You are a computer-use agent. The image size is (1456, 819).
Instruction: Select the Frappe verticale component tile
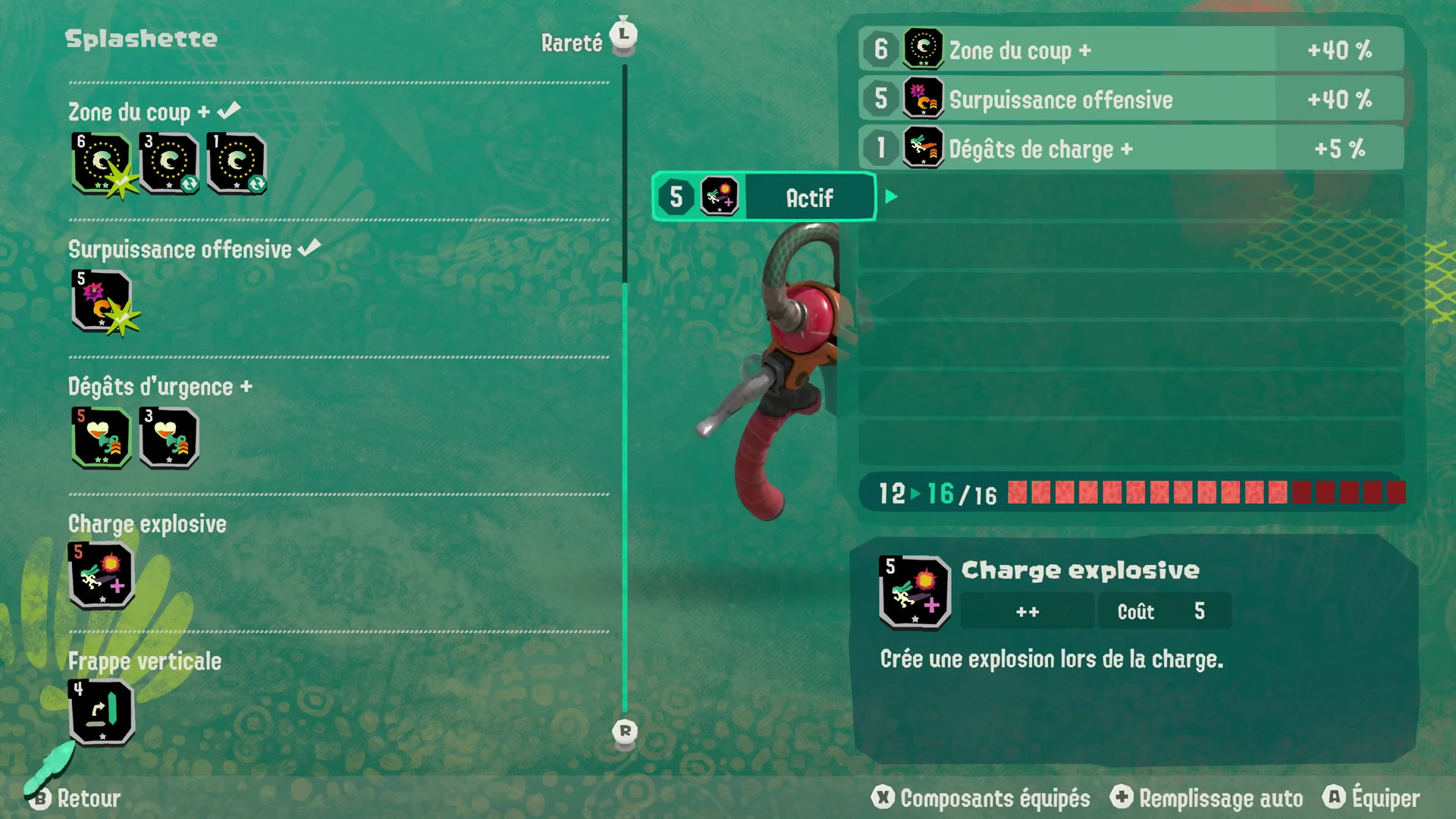(101, 712)
